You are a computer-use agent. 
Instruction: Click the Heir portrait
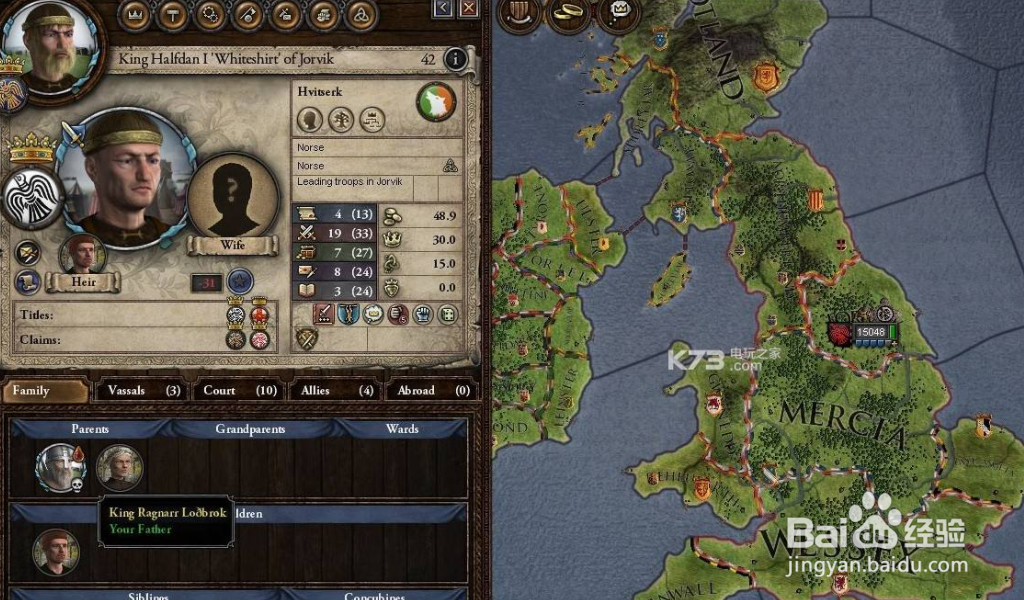pos(83,256)
